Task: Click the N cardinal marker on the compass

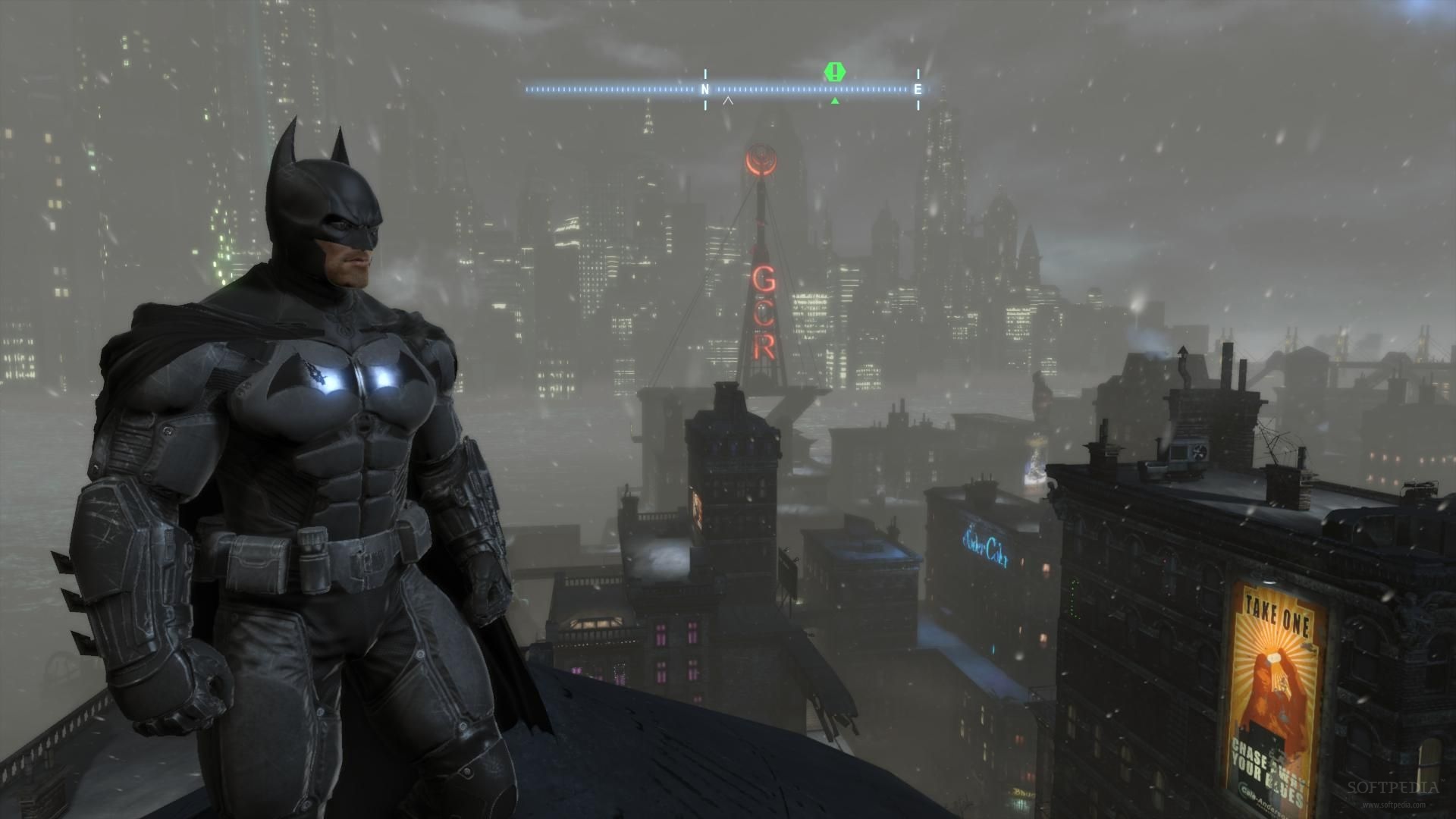Action: 704,89
